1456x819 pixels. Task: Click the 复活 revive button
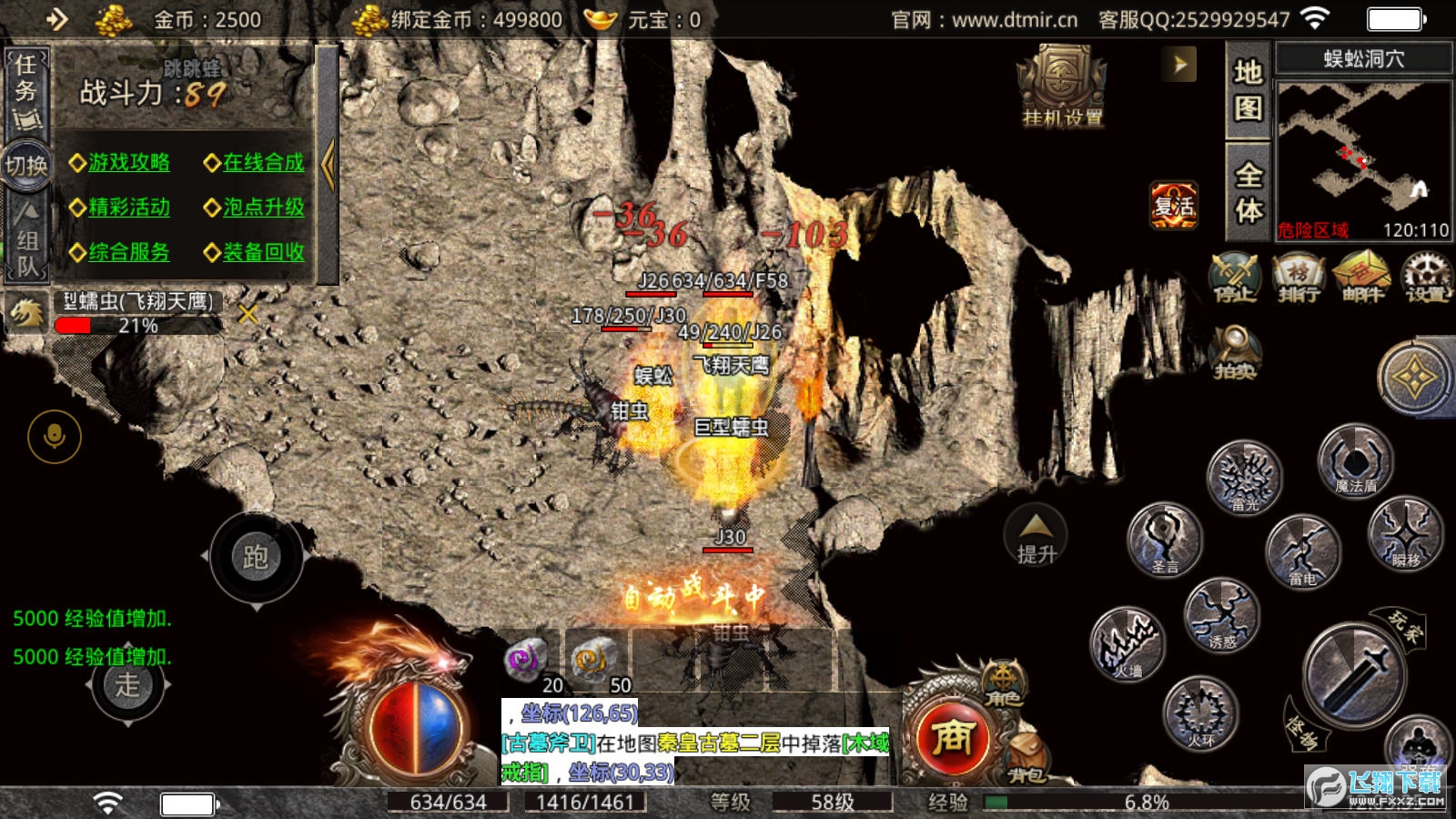1174,206
